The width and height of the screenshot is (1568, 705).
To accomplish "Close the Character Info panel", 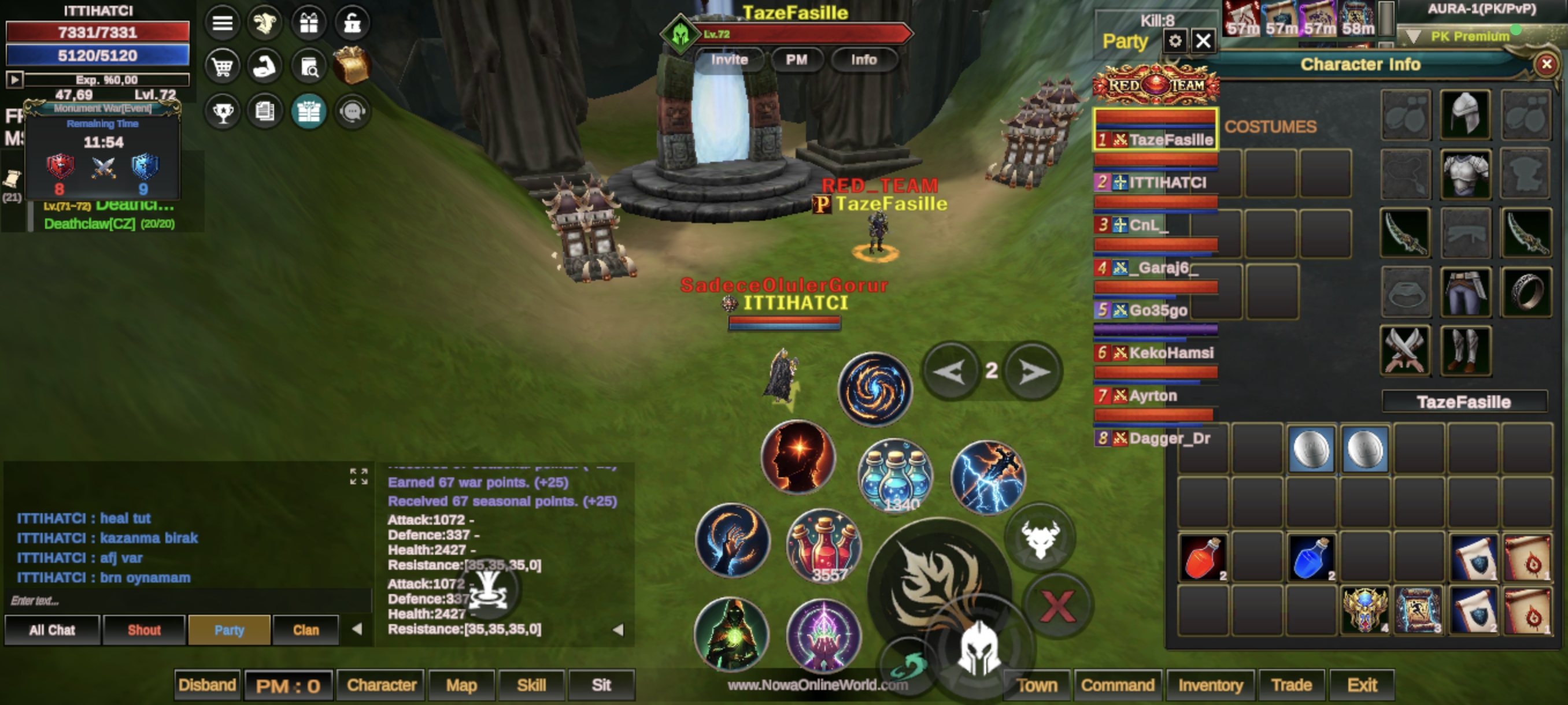I will (1545, 64).
